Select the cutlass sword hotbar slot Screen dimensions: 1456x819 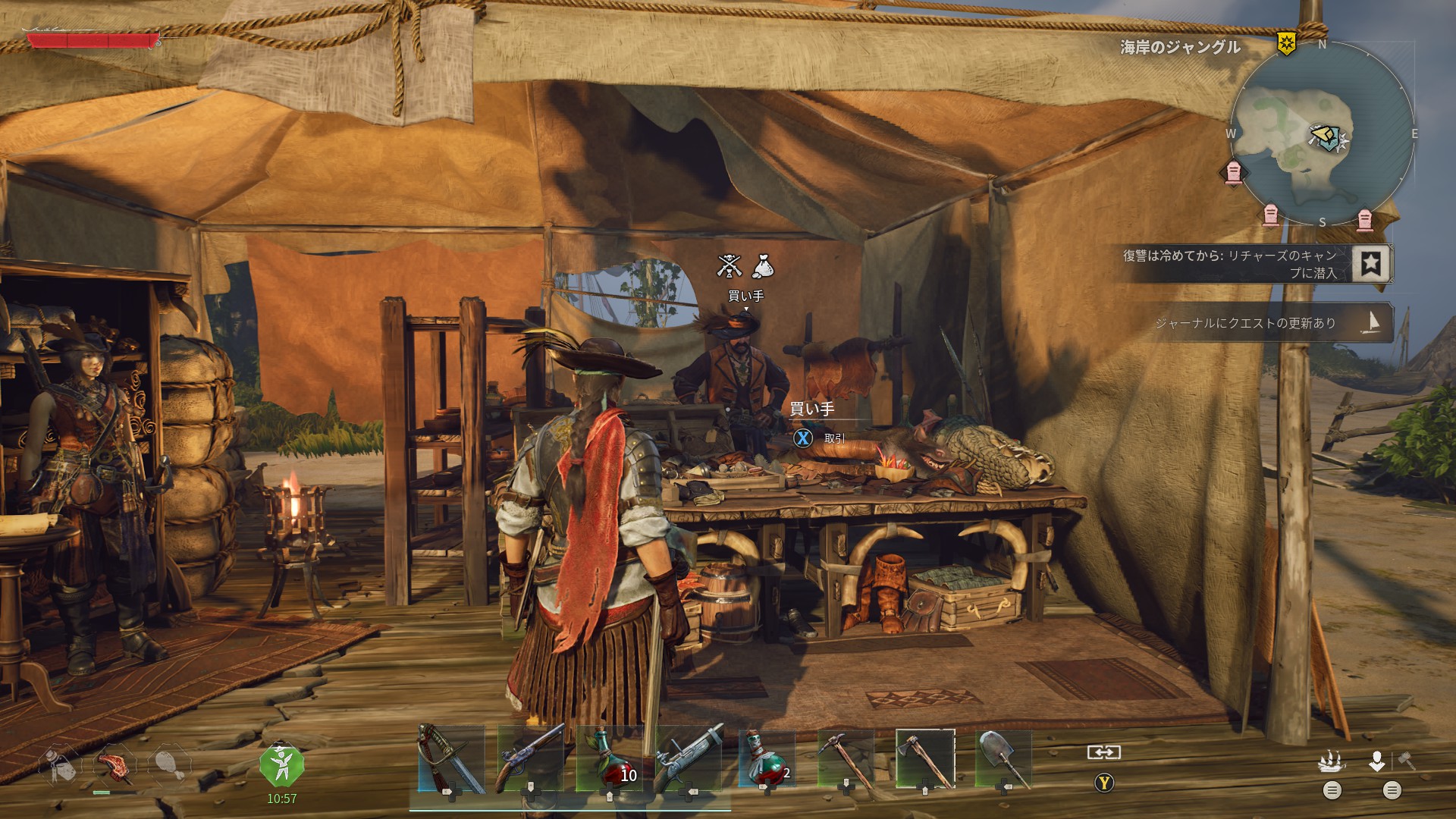450,760
